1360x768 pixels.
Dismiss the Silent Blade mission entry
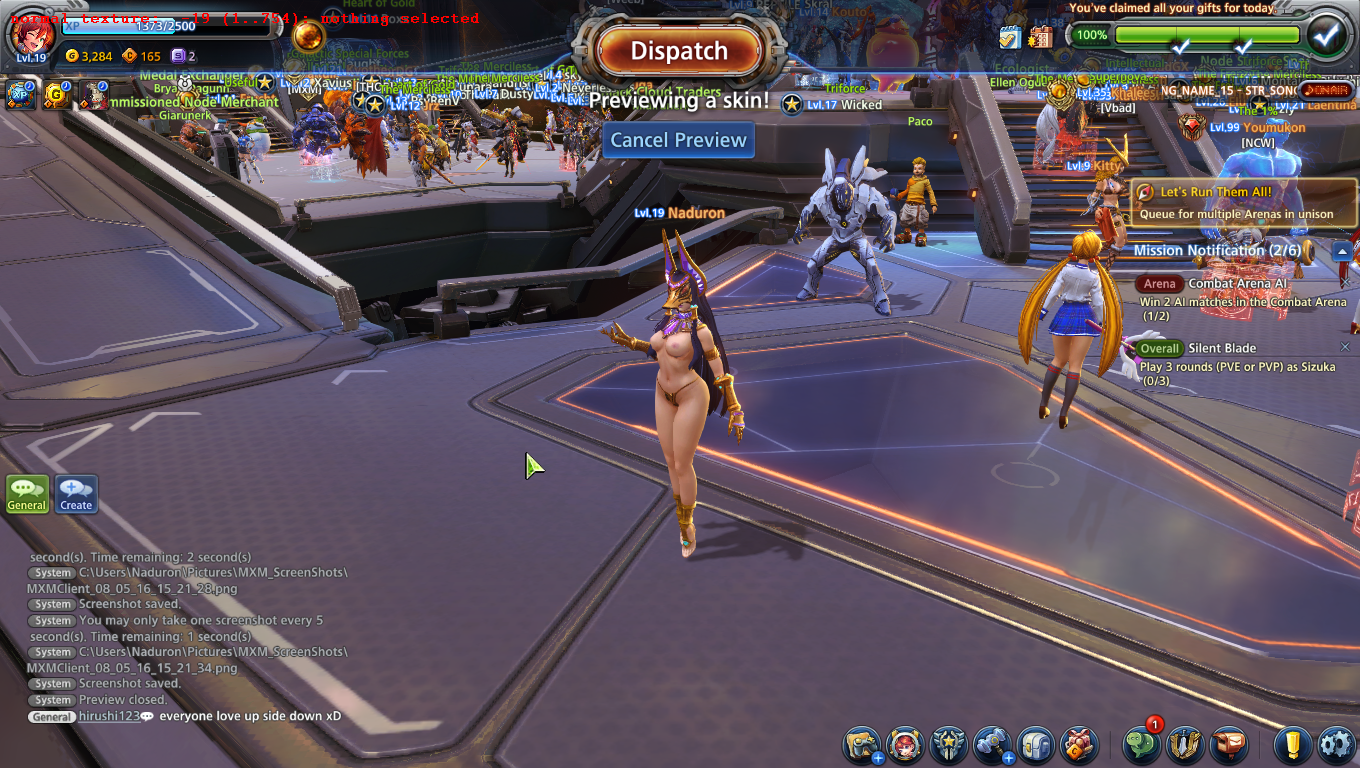click(1345, 347)
